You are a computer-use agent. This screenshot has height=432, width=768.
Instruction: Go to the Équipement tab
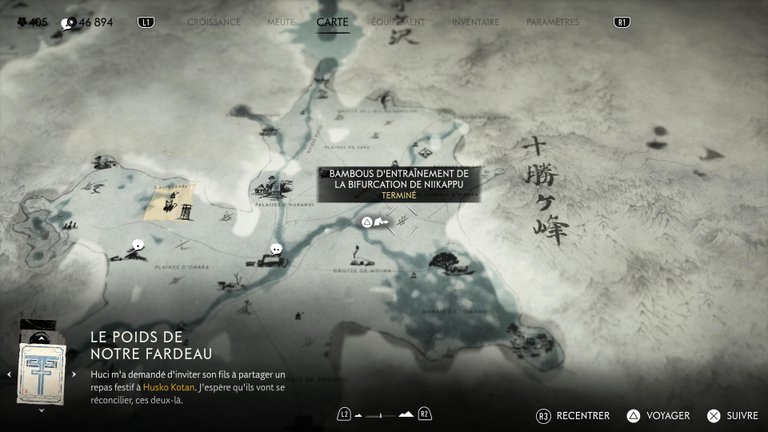point(397,21)
